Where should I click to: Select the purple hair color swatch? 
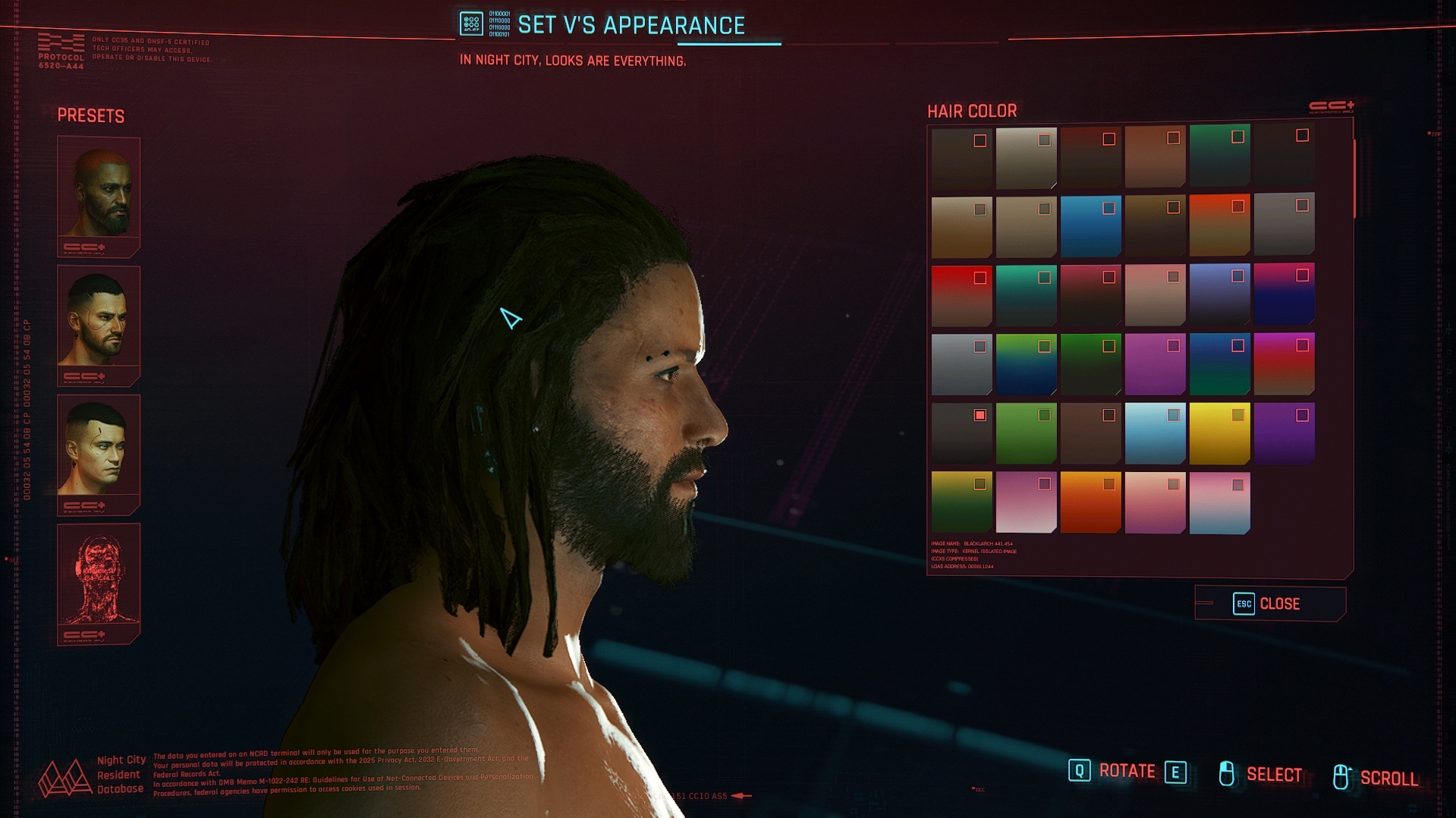[1284, 434]
